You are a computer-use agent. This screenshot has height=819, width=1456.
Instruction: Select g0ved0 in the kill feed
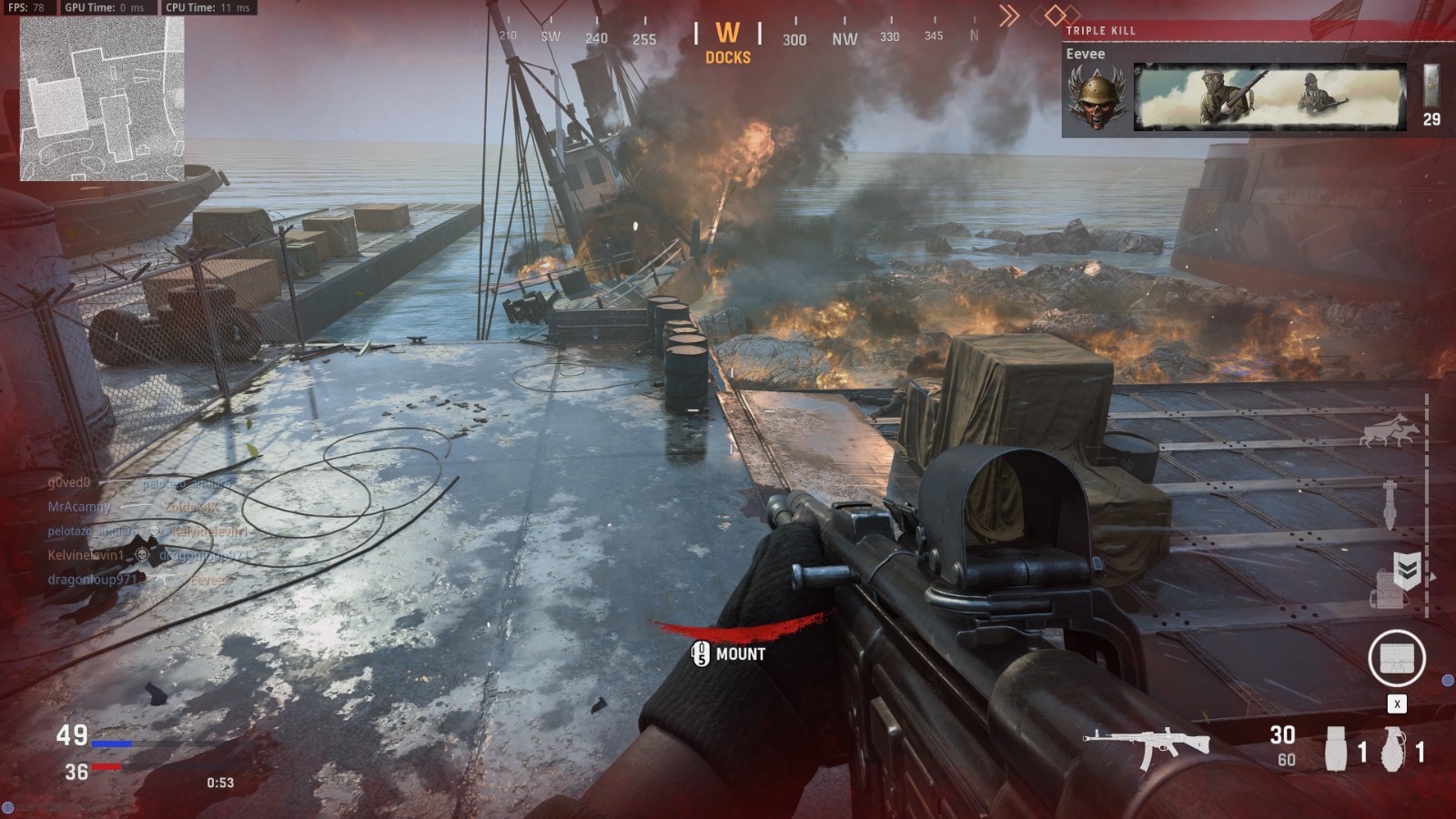click(69, 482)
